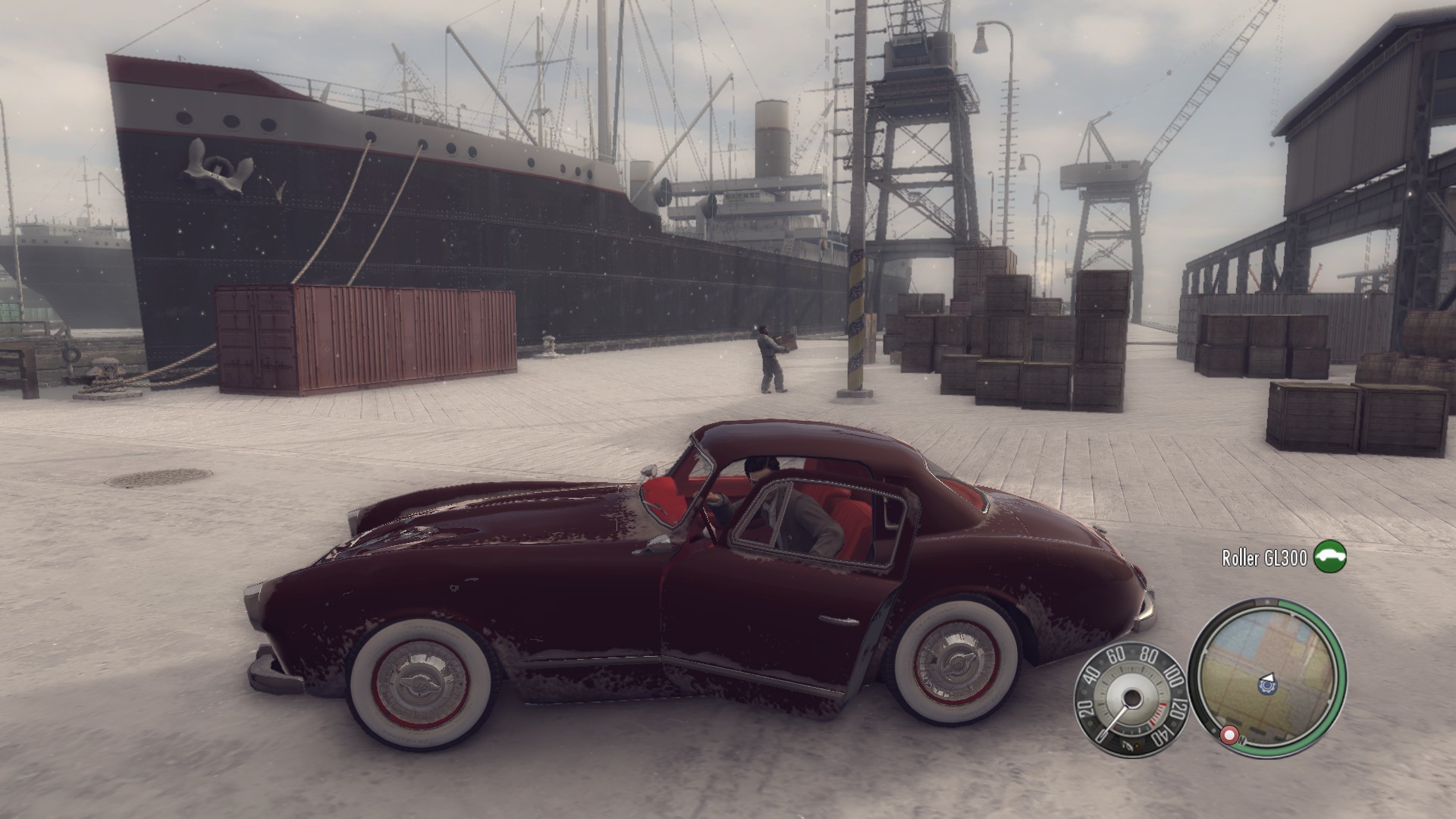Click the green car icon beside Roller GL300
The width and height of the screenshot is (1456, 819).
tap(1329, 558)
